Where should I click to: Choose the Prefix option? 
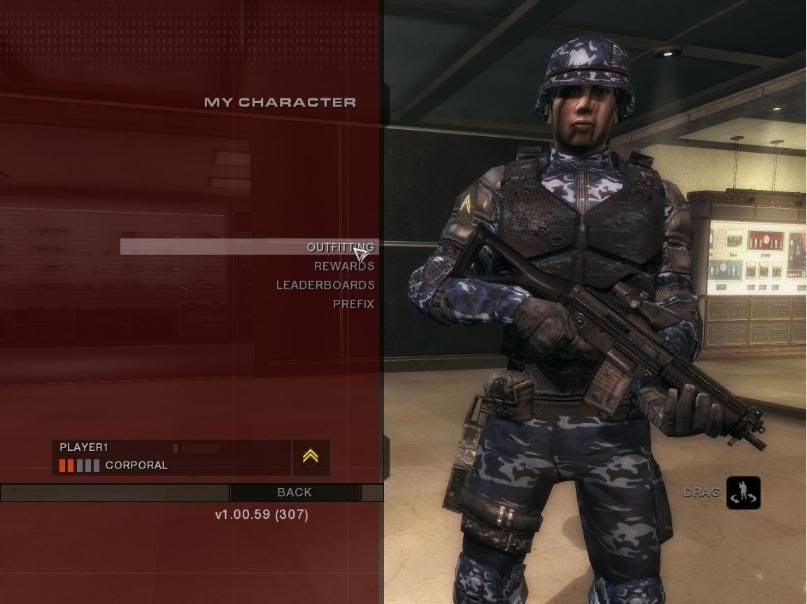click(353, 304)
